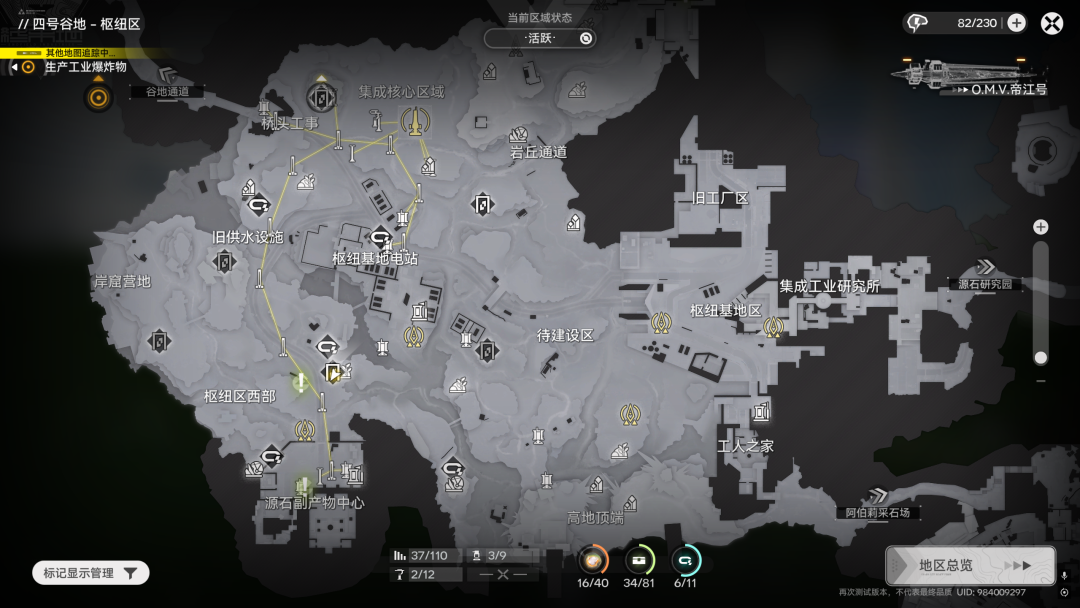Open the teal 6/11 progress counter
Image resolution: width=1080 pixels, height=608 pixels.
(x=686, y=561)
